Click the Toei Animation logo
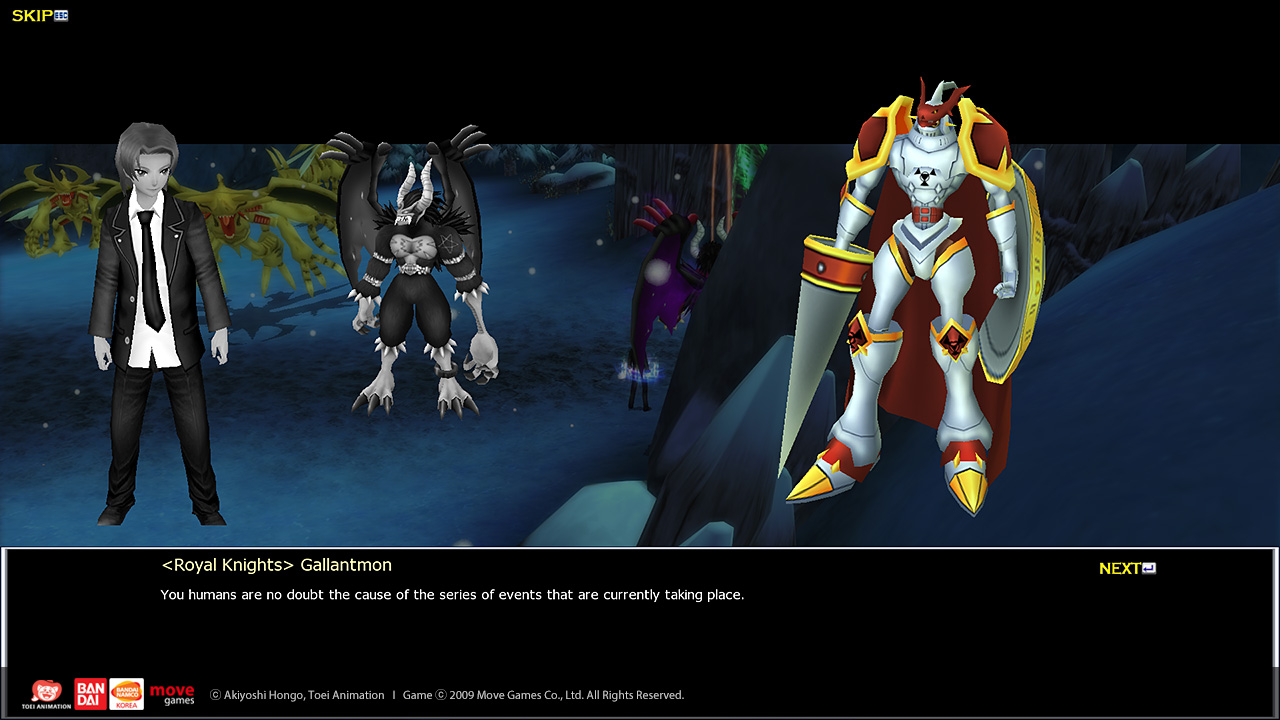Image resolution: width=1280 pixels, height=720 pixels. tap(47, 693)
